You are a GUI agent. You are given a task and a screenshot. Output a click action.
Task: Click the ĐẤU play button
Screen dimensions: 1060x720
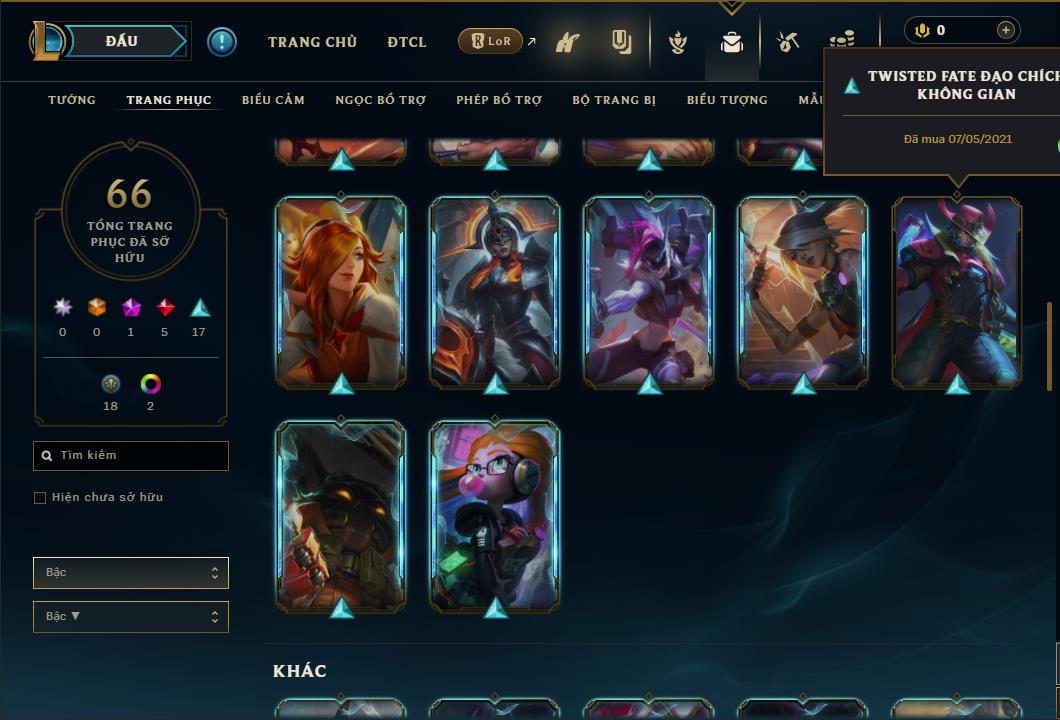pos(122,41)
